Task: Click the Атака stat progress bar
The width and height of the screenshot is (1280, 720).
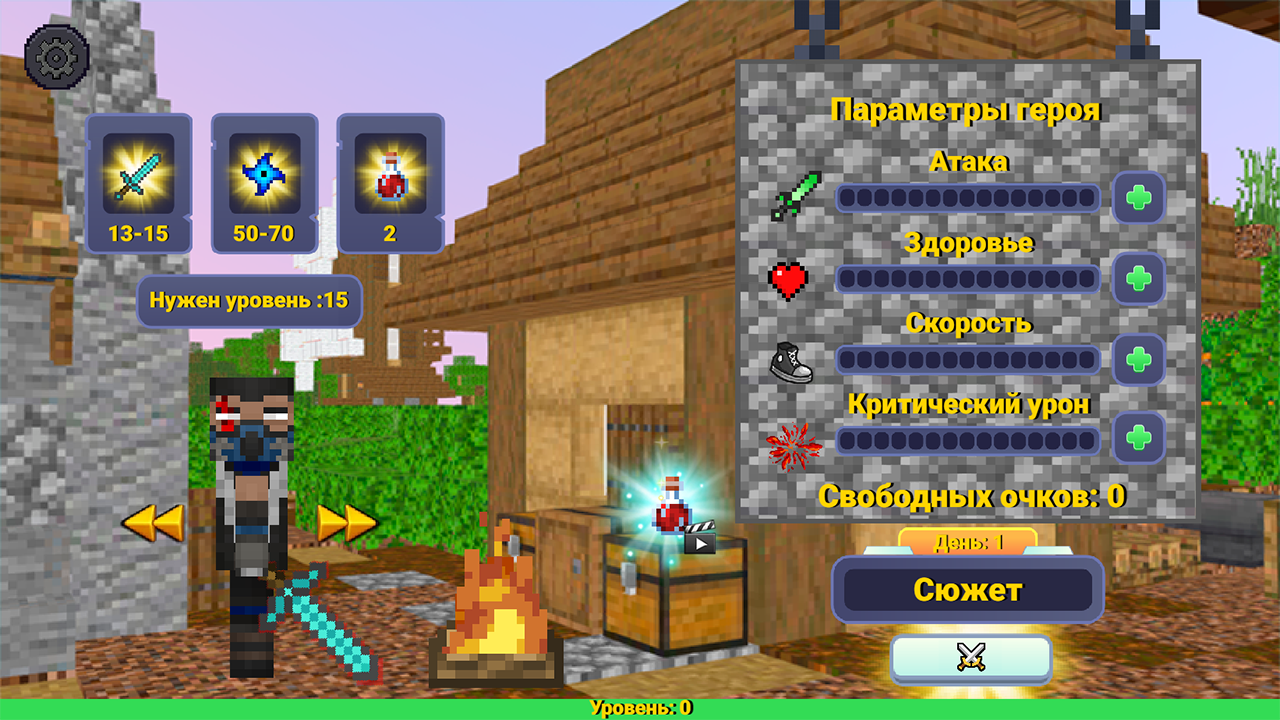Action: pos(967,199)
